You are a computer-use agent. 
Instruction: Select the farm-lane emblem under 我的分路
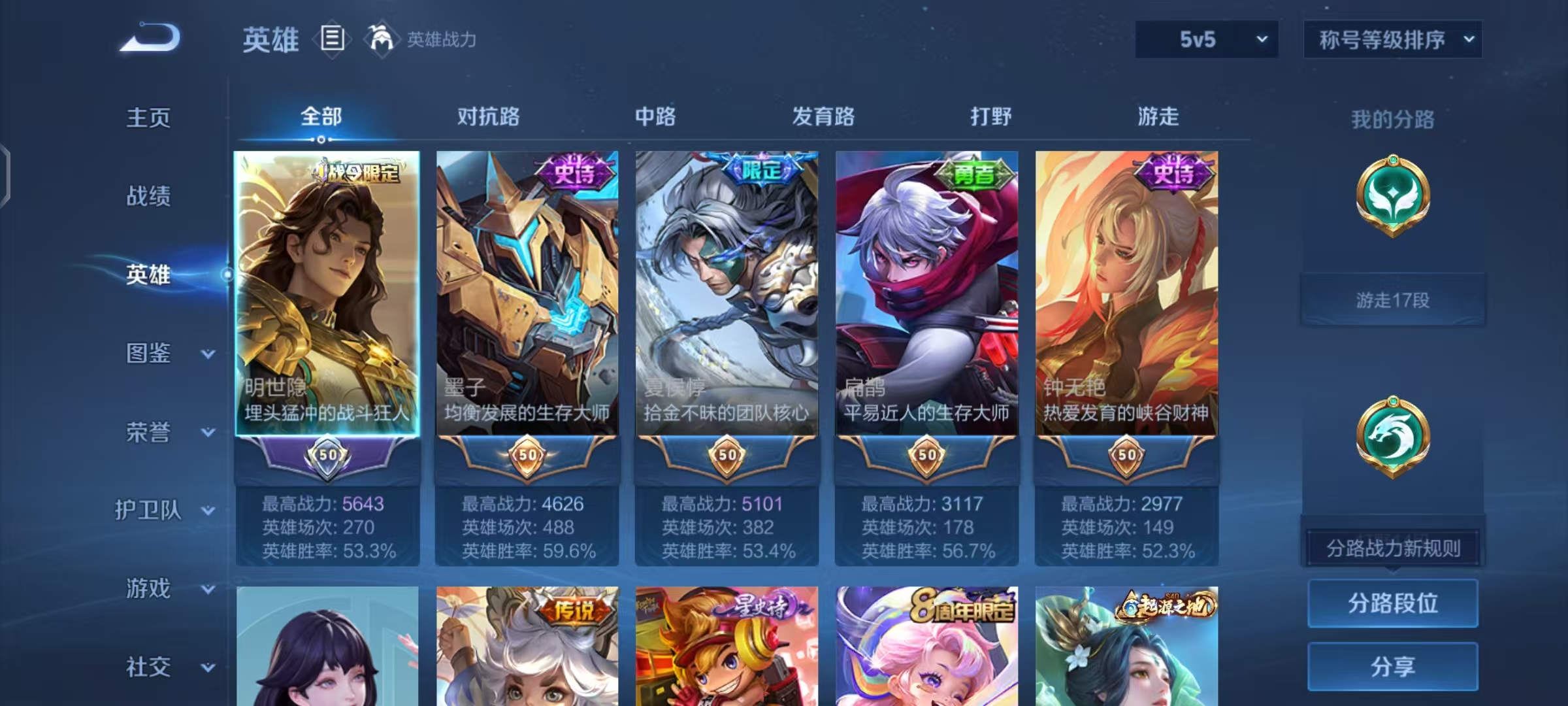(1392, 196)
